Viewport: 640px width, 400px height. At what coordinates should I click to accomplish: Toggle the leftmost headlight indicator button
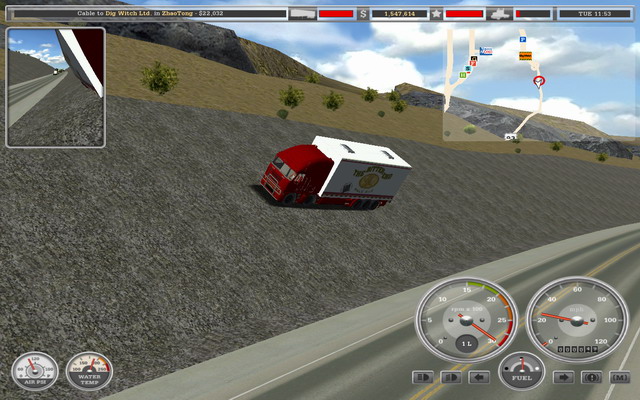tap(423, 377)
